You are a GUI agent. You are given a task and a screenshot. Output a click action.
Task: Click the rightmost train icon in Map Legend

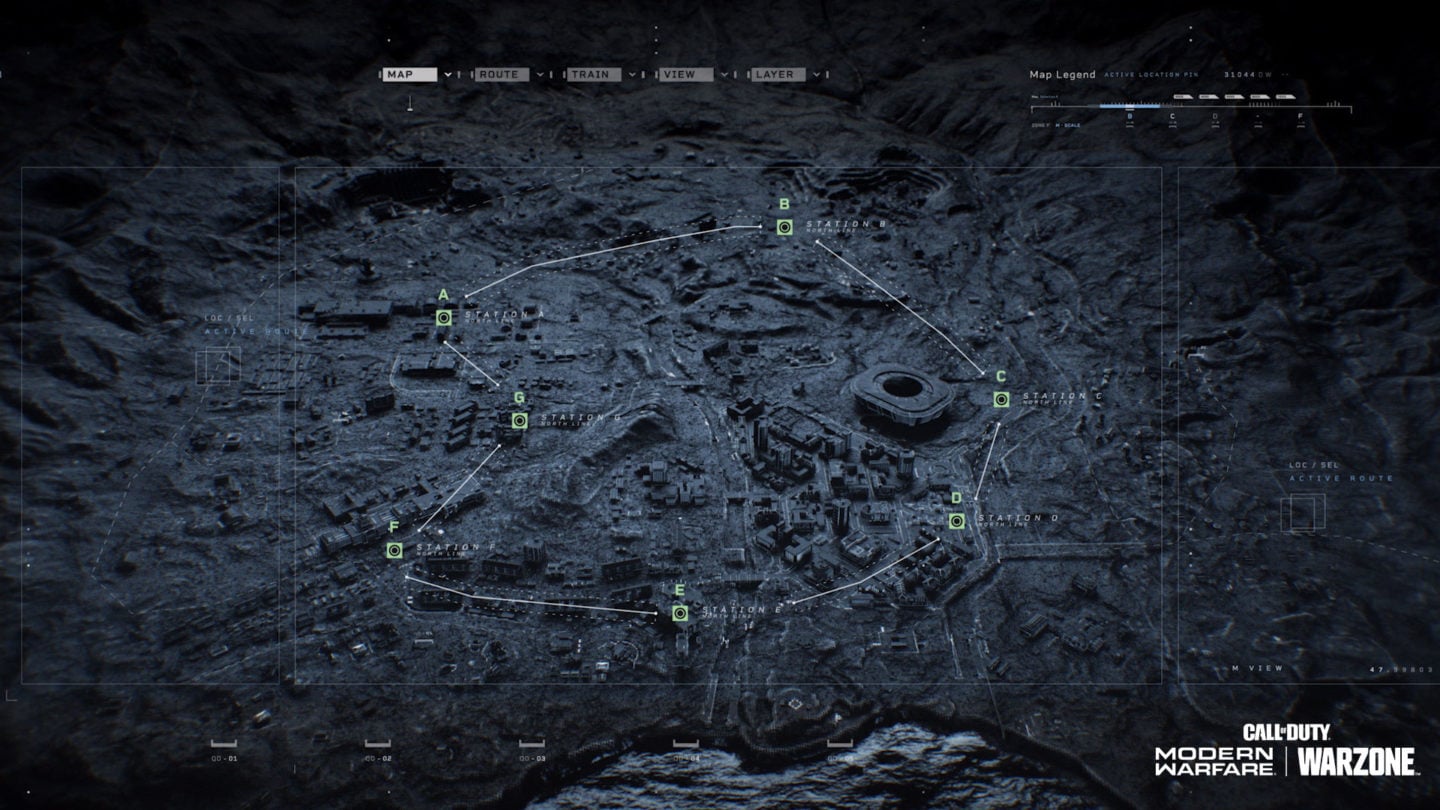[x=1286, y=96]
